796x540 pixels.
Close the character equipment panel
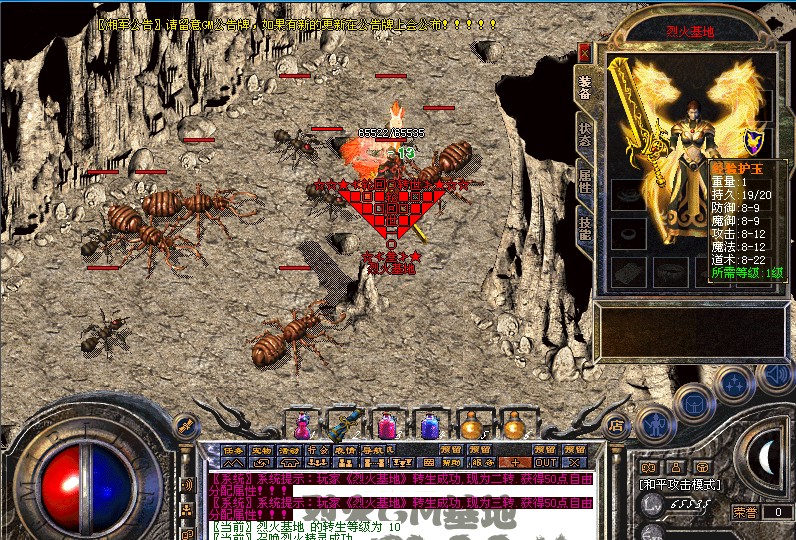click(585, 53)
